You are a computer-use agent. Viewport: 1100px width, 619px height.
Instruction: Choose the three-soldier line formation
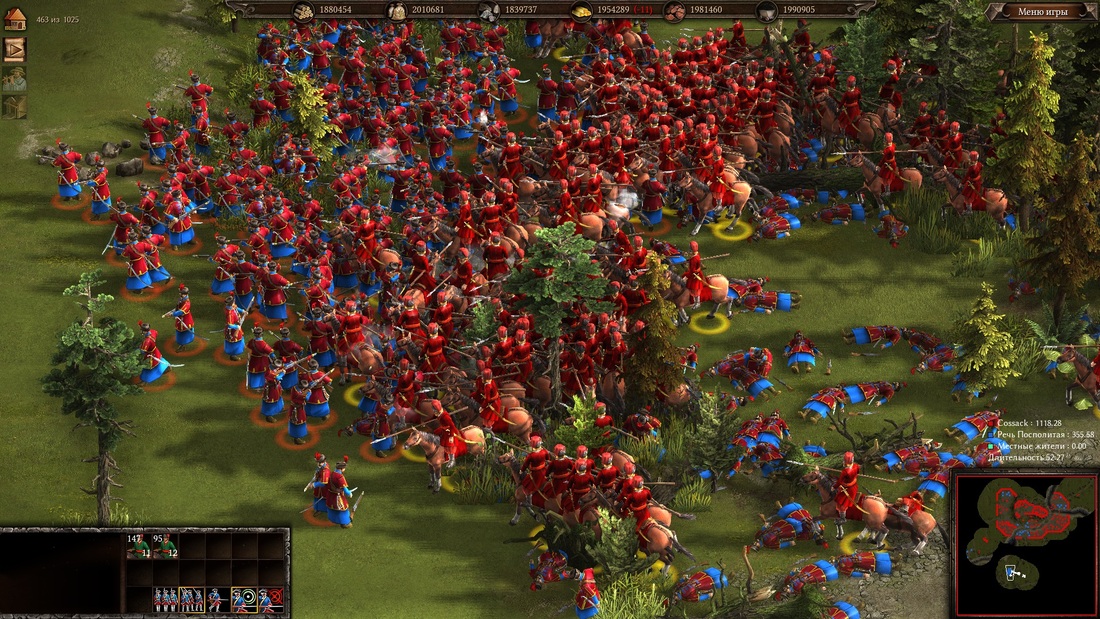[x=165, y=599]
